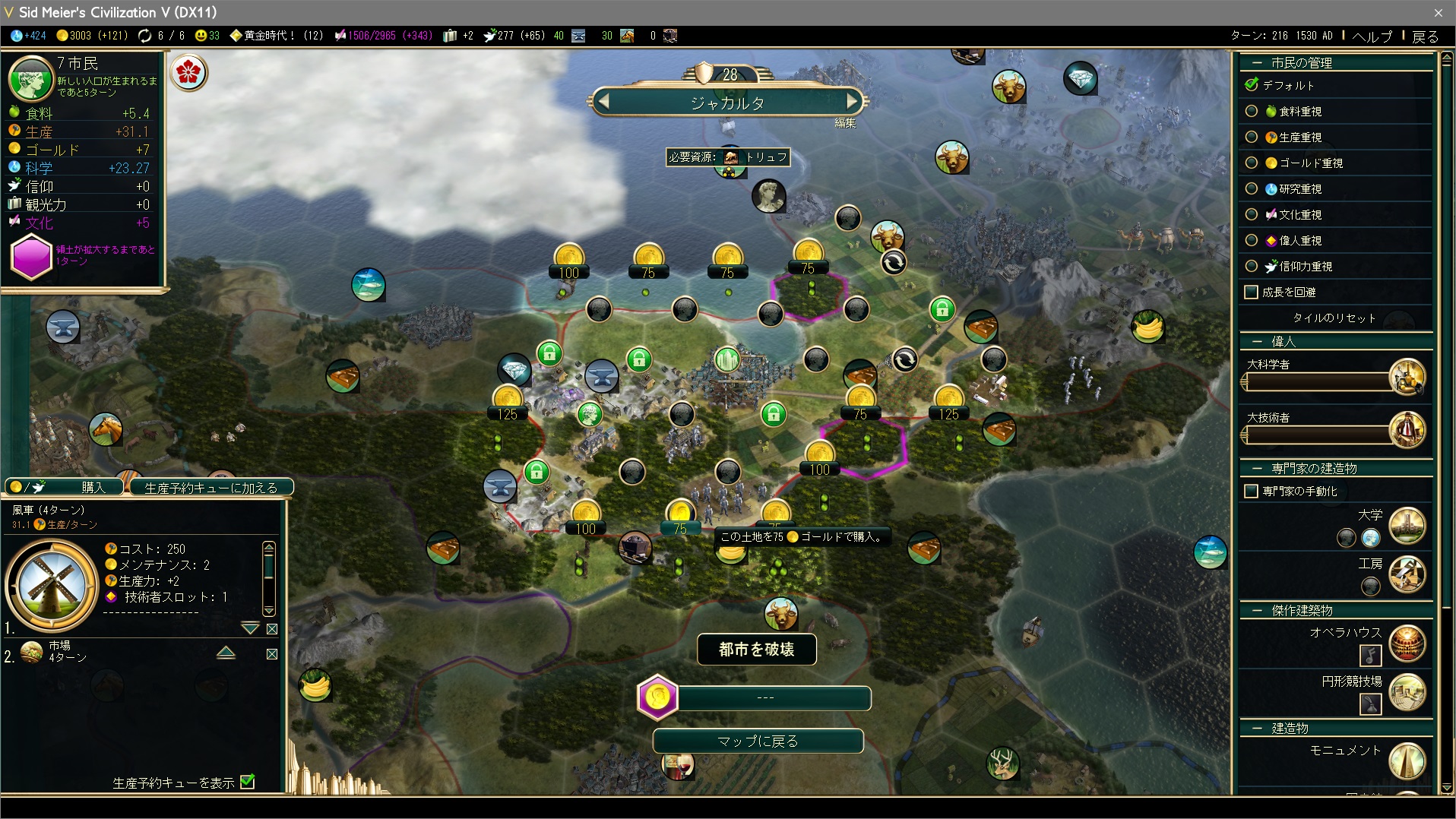The image size is (1456, 819).
Task: Click the 都市を破壊 raze city button
Action: click(x=756, y=650)
